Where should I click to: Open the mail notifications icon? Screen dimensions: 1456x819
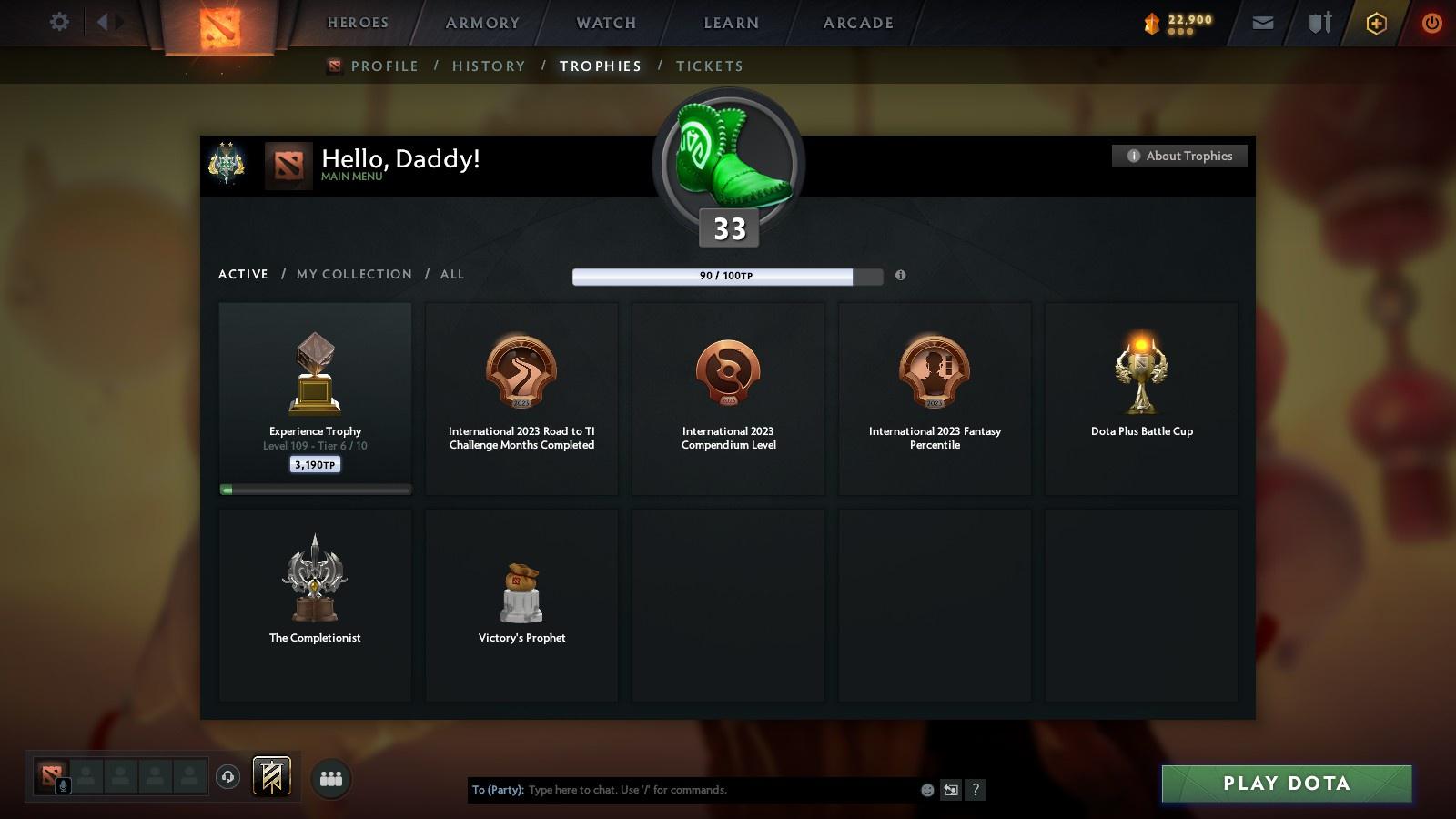click(x=1263, y=22)
